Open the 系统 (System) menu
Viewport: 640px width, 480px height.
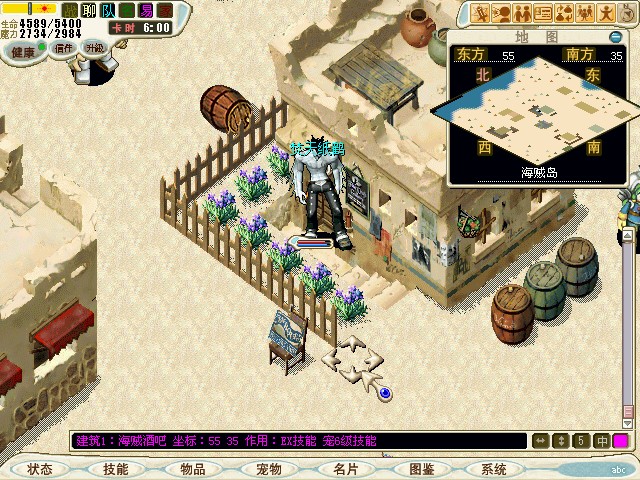point(494,469)
